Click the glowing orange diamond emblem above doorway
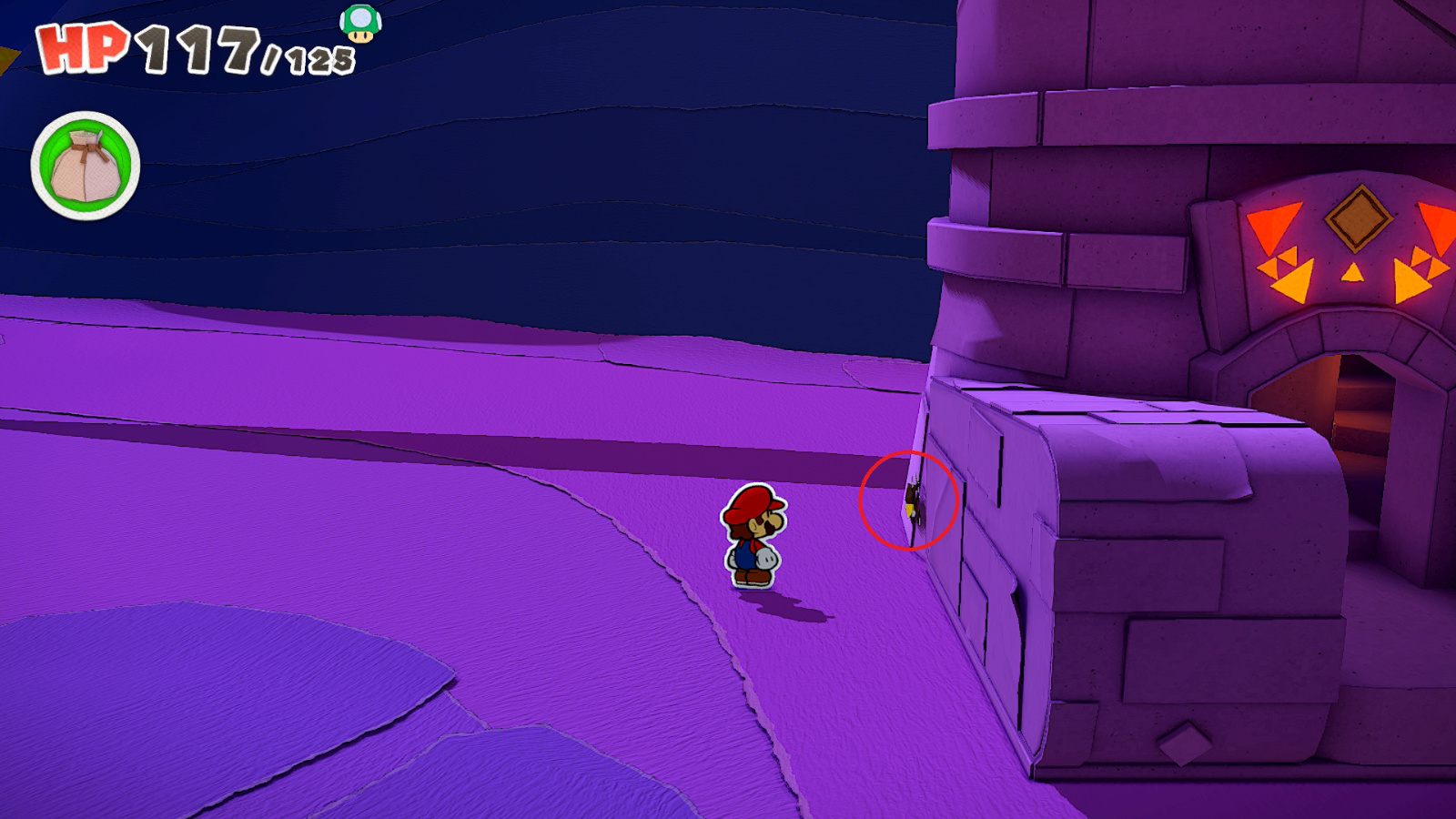This screenshot has height=819, width=1456. click(x=1360, y=217)
